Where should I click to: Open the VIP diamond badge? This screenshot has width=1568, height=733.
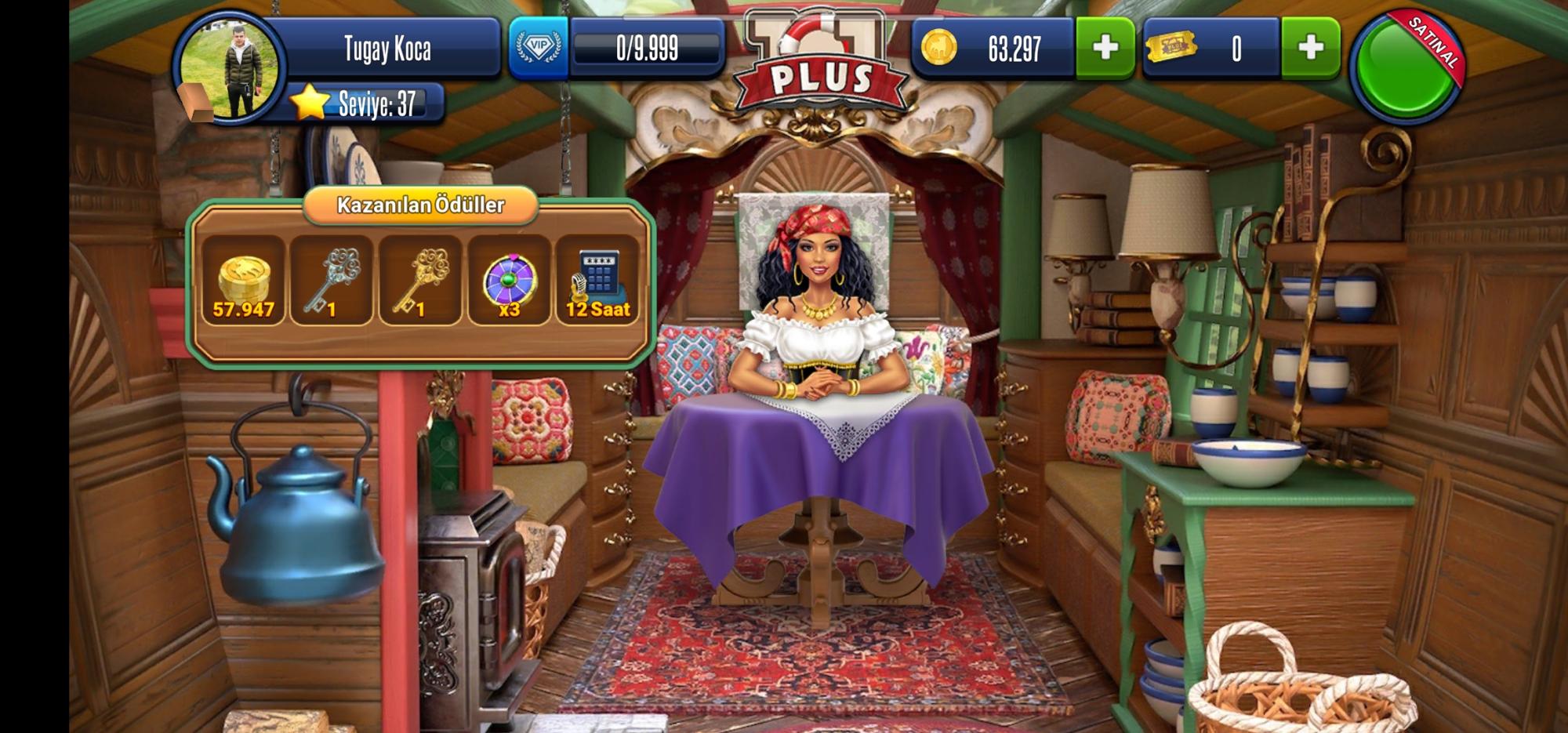click(x=539, y=47)
